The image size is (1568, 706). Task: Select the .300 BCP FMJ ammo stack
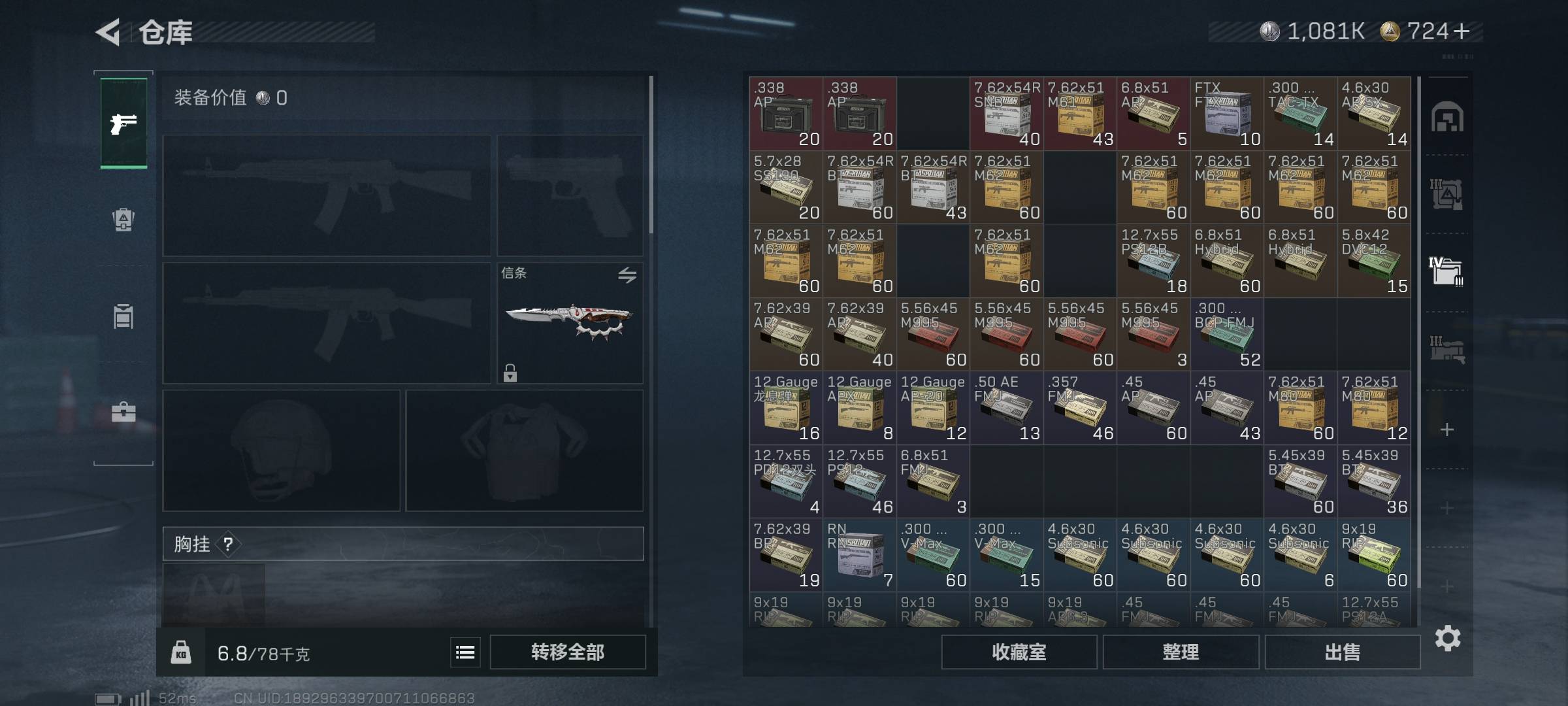click(1227, 335)
